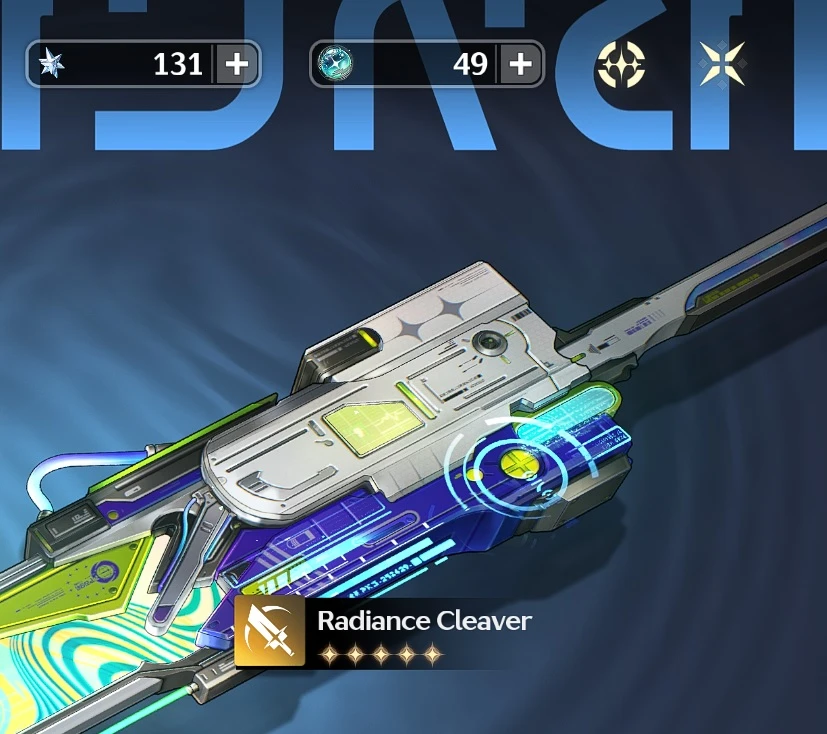Open the round sparkle icon menu
This screenshot has height=734, width=827.
621,66
